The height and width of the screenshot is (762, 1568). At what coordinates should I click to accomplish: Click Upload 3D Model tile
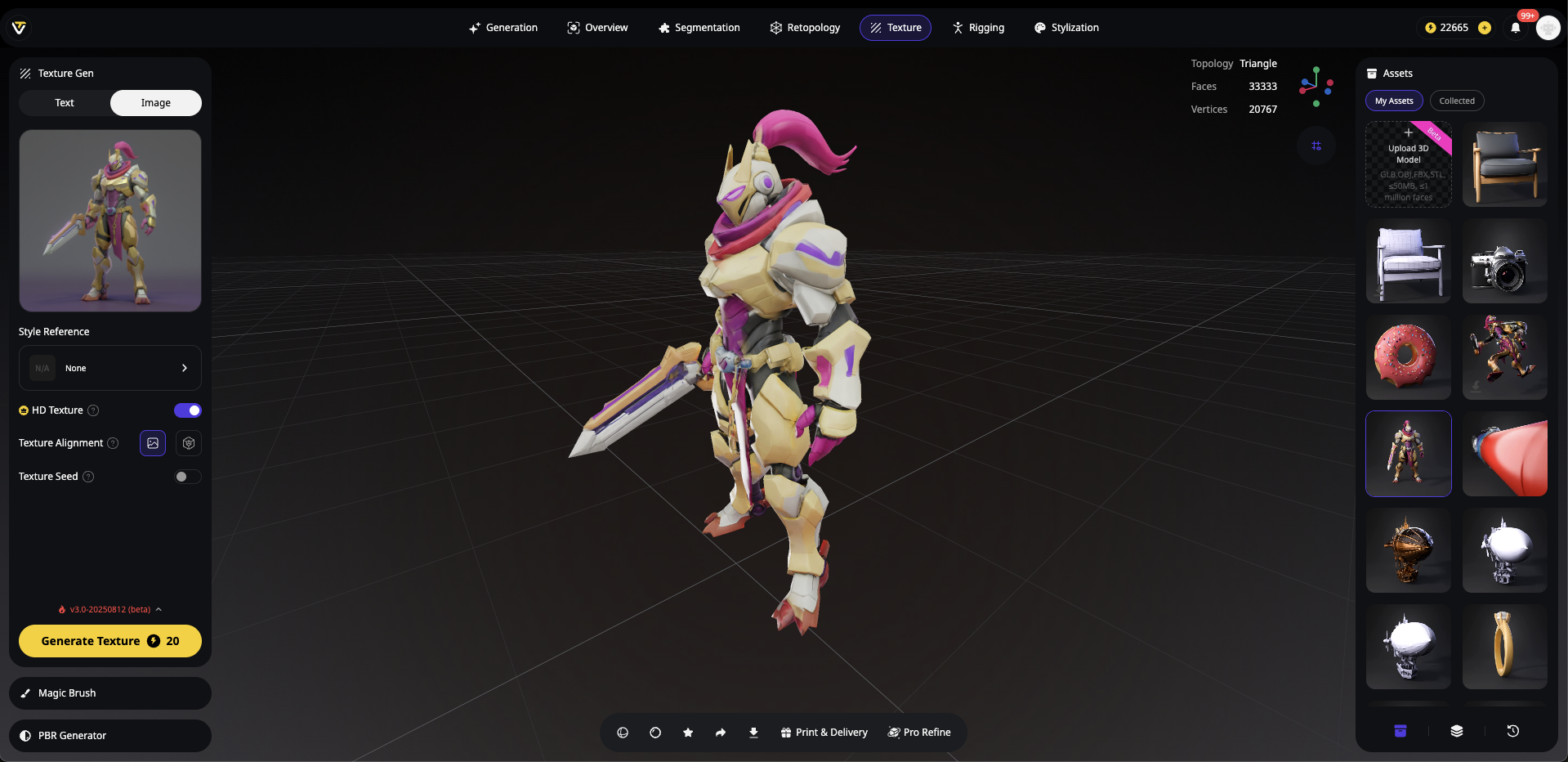click(x=1408, y=164)
